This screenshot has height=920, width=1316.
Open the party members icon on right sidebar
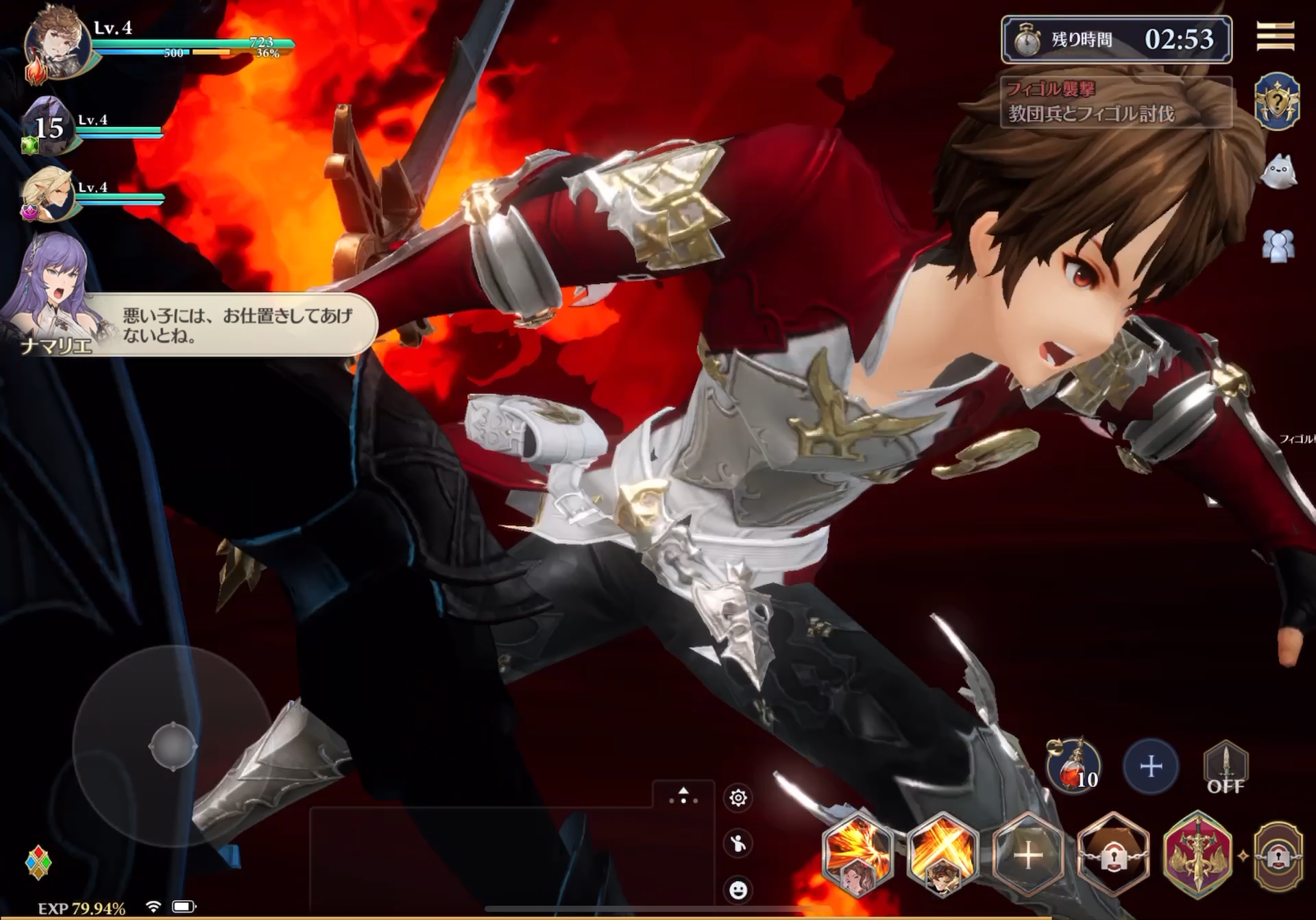(1276, 244)
